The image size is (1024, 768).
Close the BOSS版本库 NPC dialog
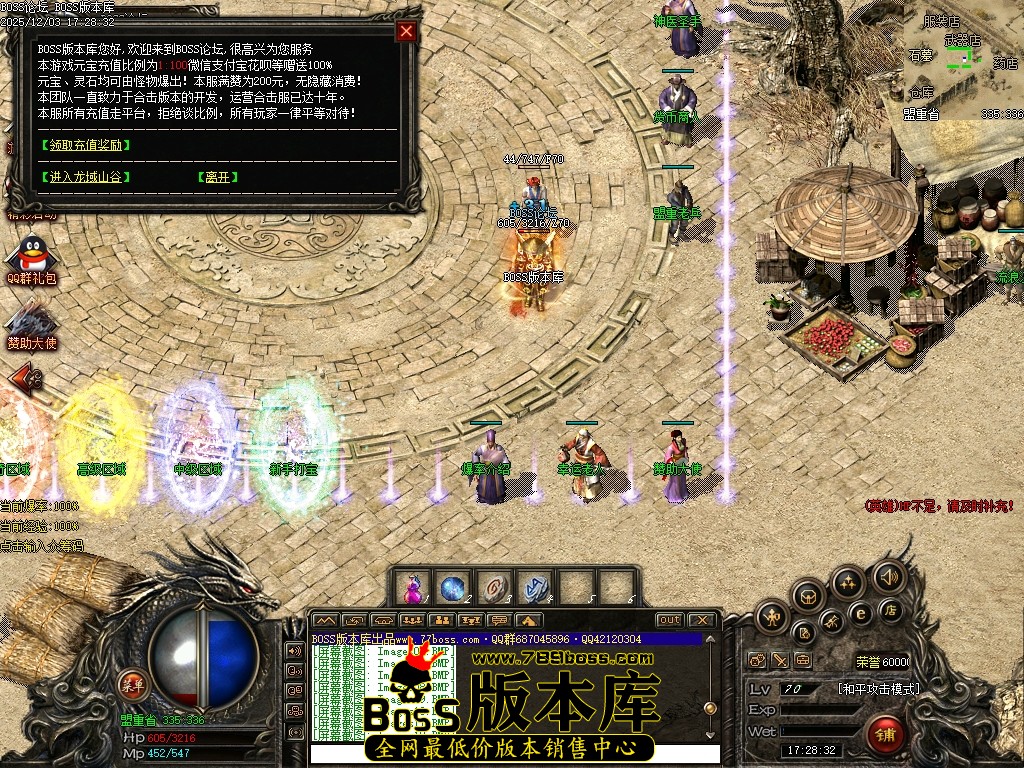(406, 31)
